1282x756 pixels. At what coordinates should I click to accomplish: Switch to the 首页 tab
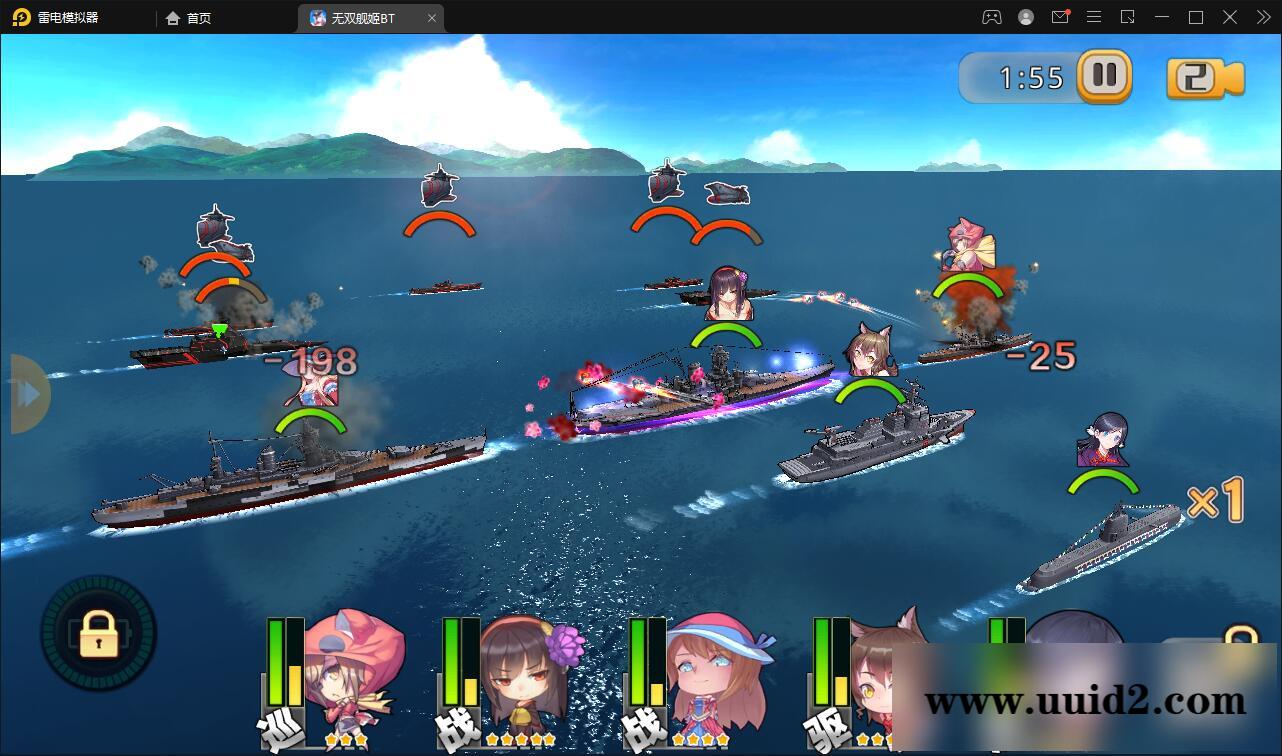pos(189,17)
